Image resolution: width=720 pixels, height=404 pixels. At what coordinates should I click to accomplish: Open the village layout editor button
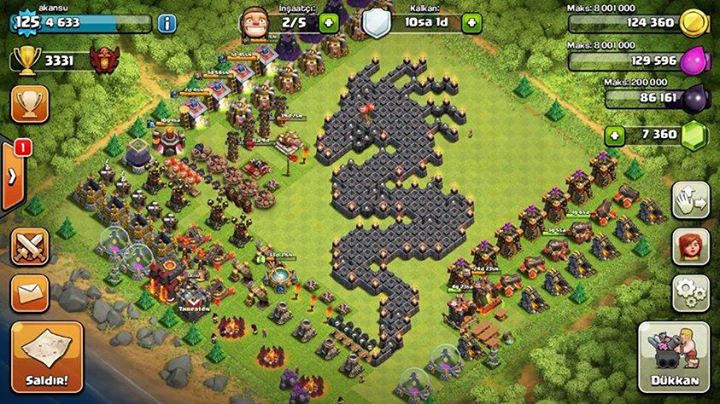[690, 199]
